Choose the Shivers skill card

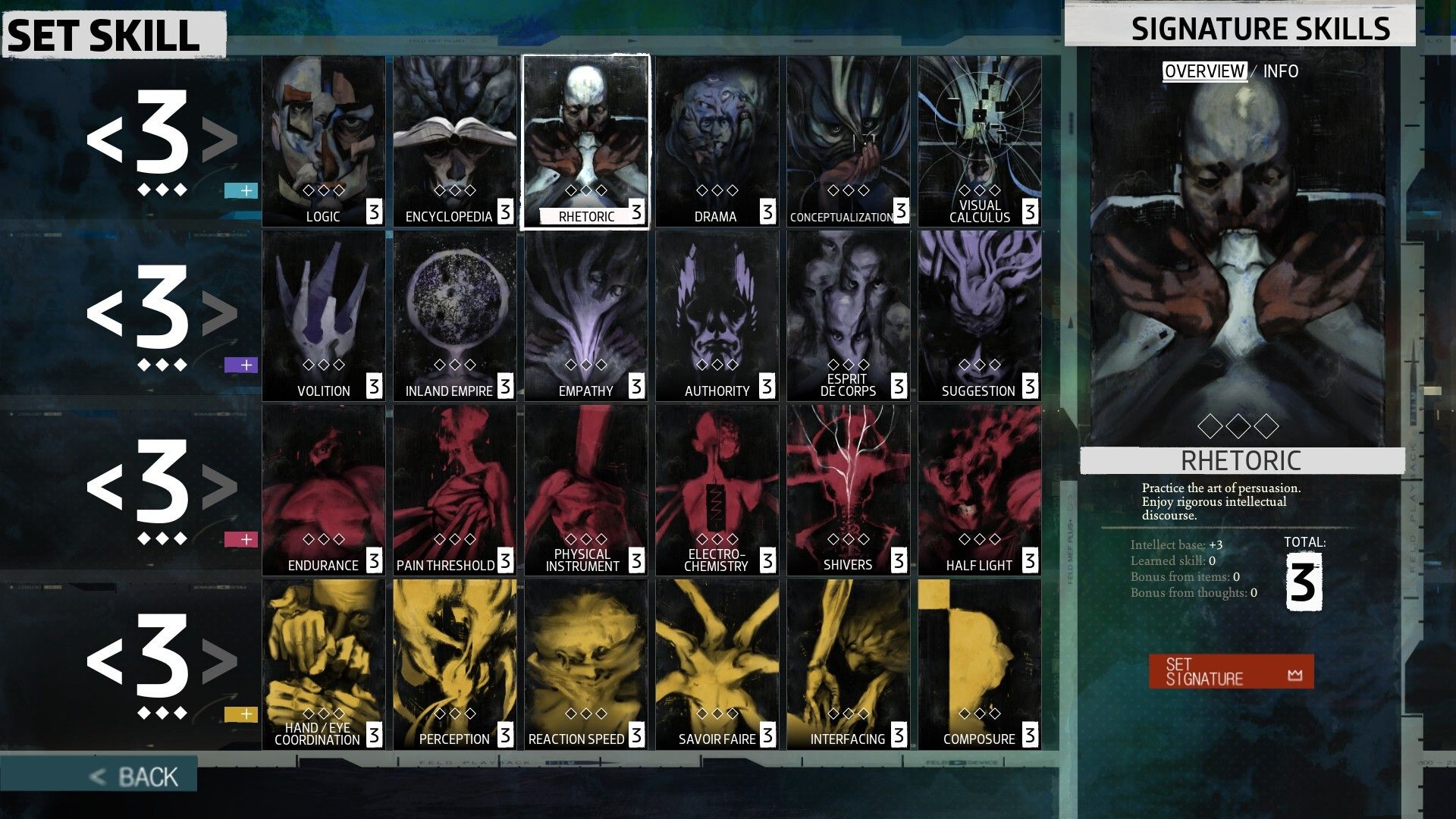pos(848,490)
